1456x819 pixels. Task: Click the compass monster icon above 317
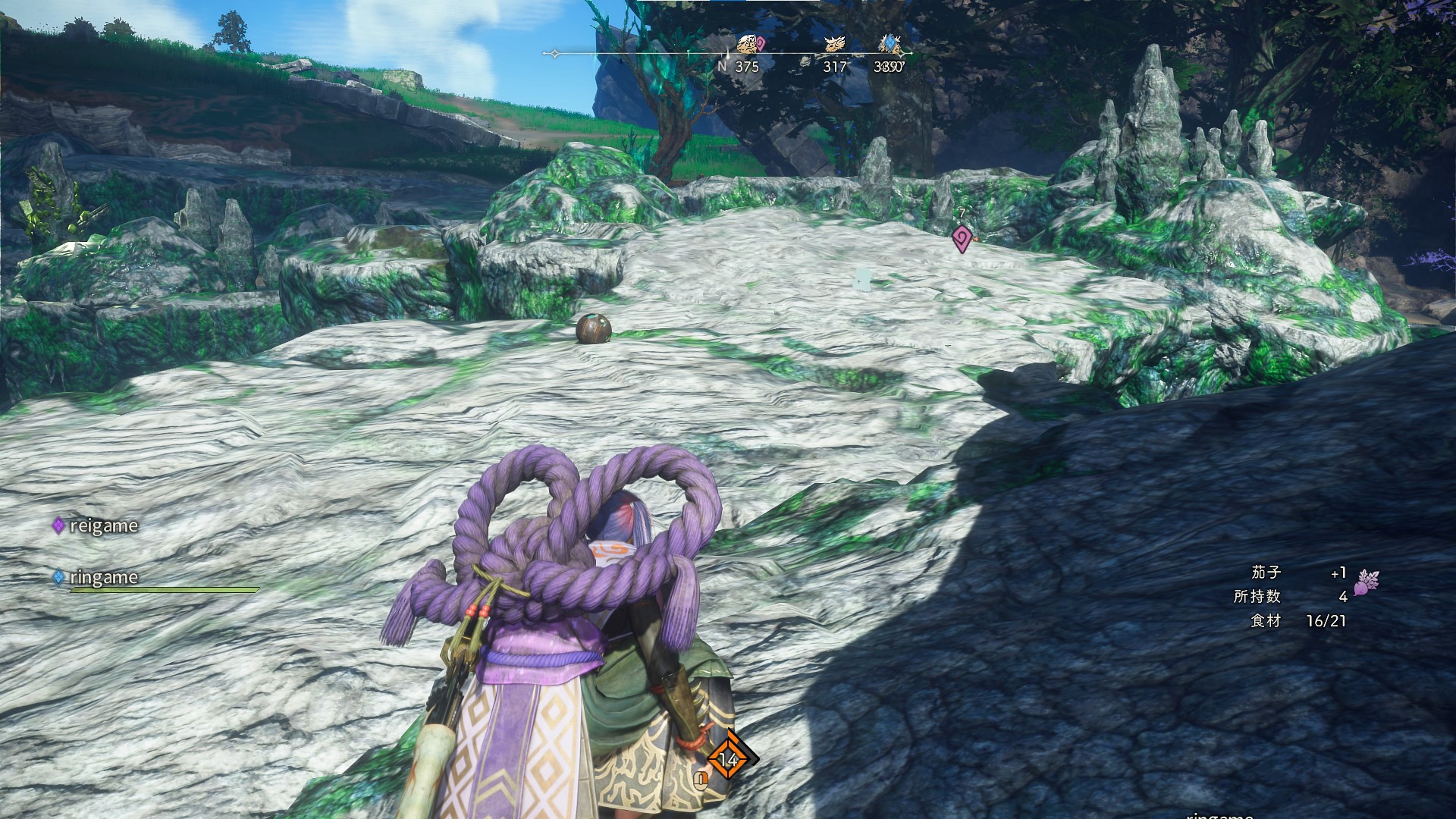(835, 45)
